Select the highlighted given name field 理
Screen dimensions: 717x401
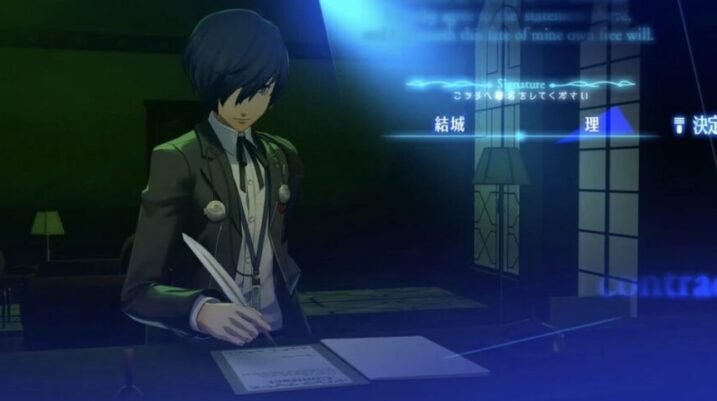point(593,125)
